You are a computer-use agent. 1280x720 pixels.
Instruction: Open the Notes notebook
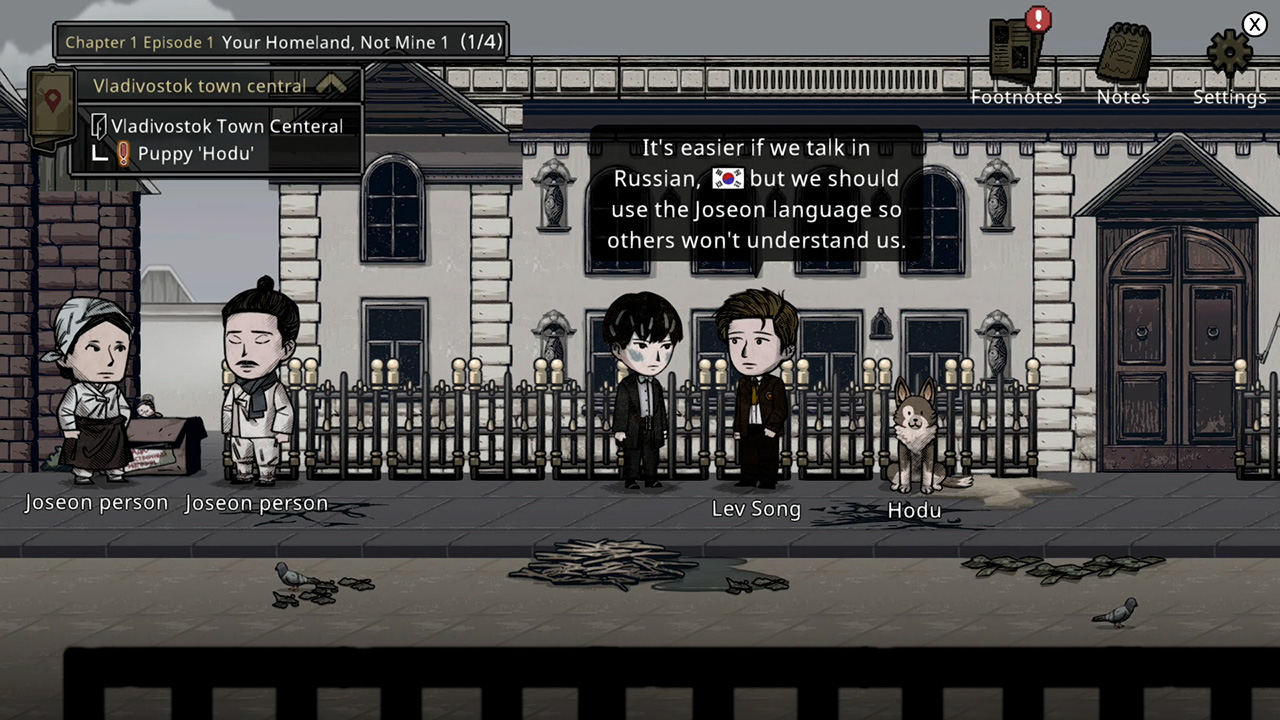1123,55
